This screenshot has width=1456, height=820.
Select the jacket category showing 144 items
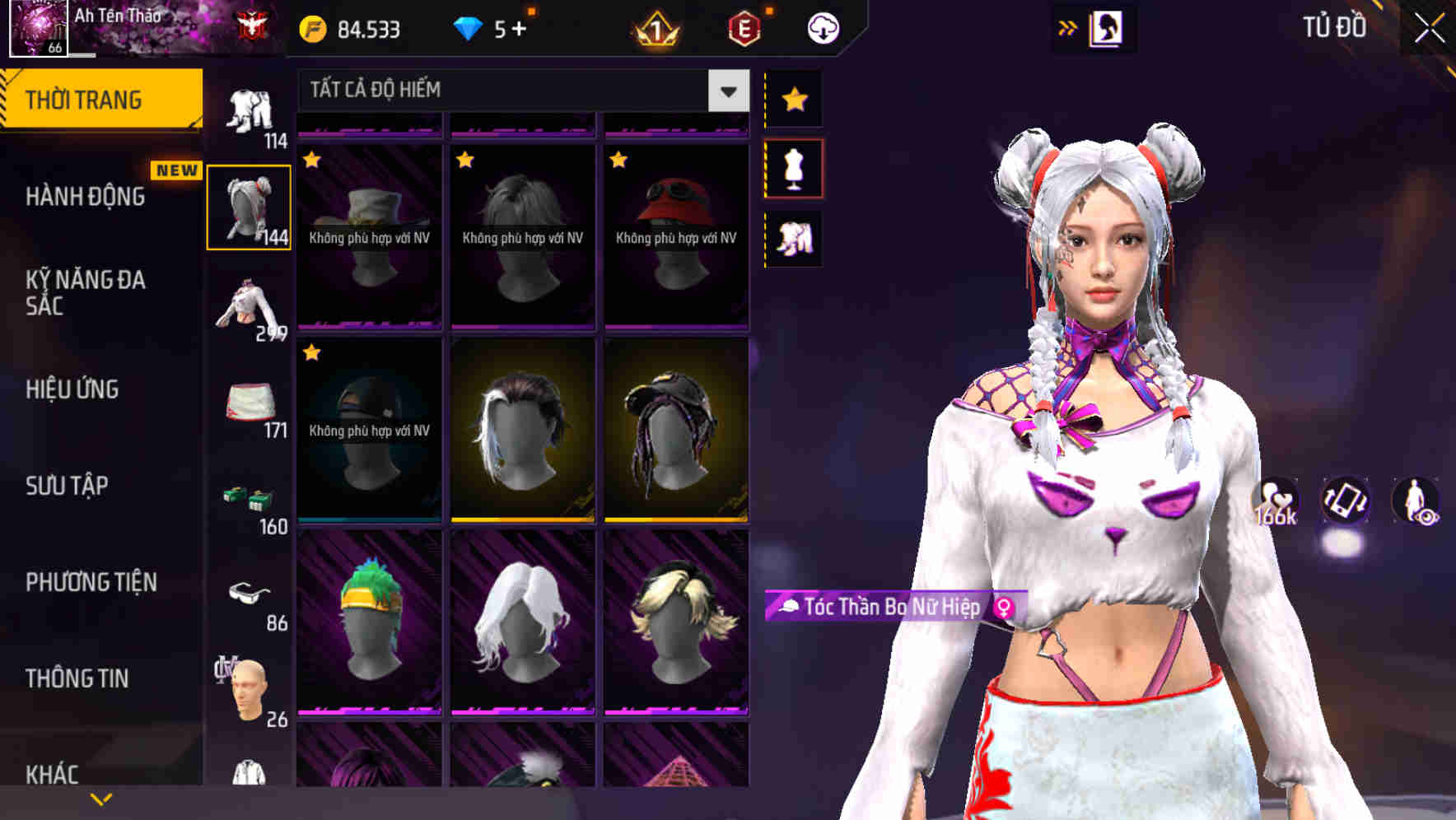(250, 206)
